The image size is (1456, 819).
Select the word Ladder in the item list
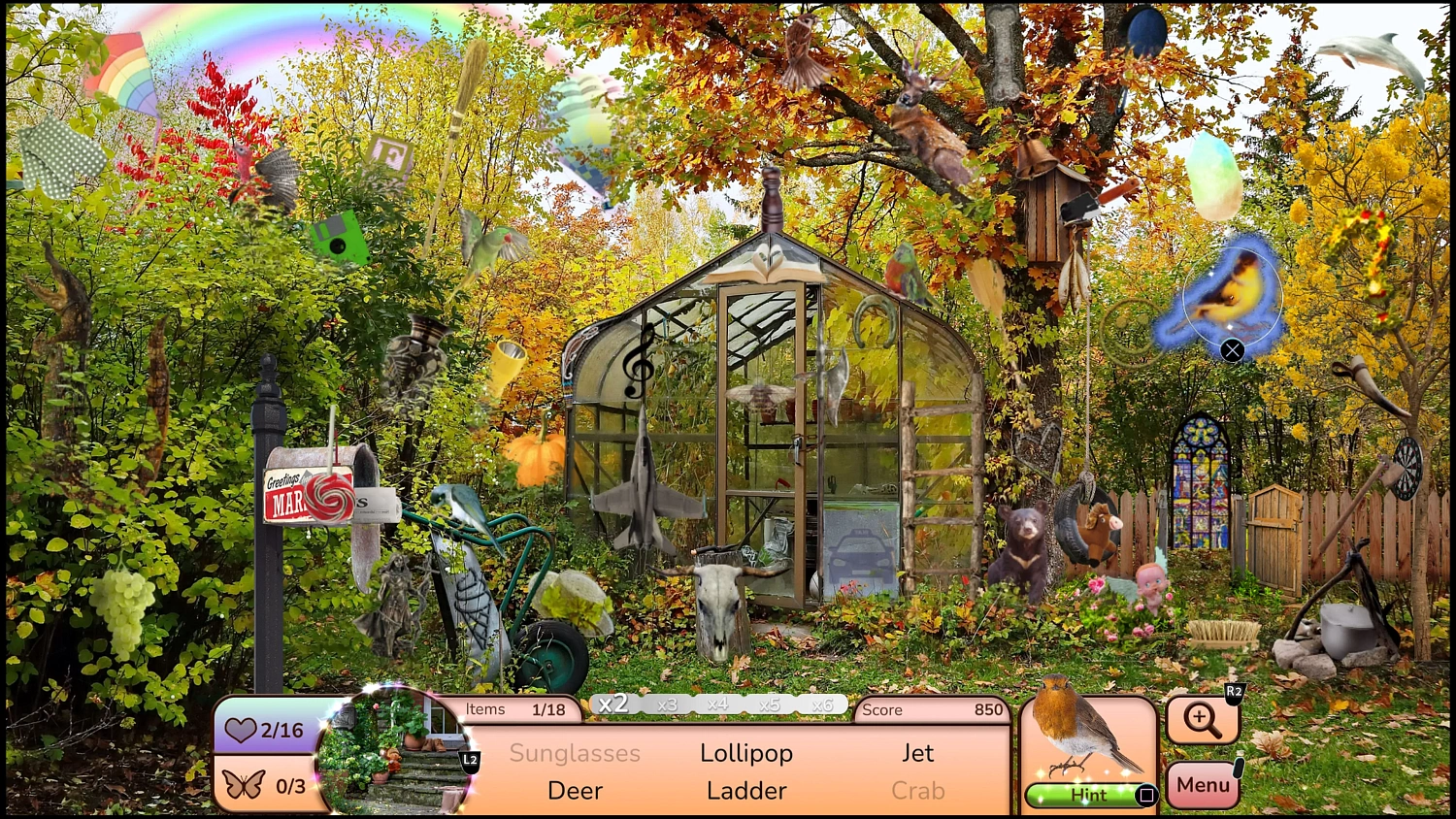tap(745, 790)
